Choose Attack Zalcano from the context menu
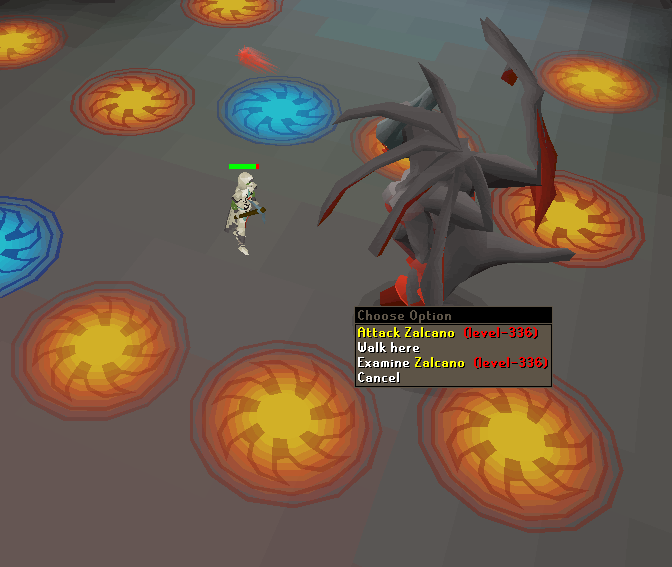 click(x=447, y=333)
